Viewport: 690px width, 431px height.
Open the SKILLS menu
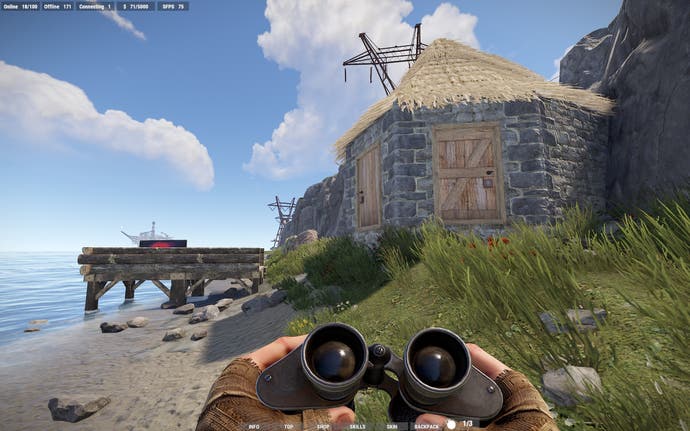pyautogui.click(x=357, y=425)
